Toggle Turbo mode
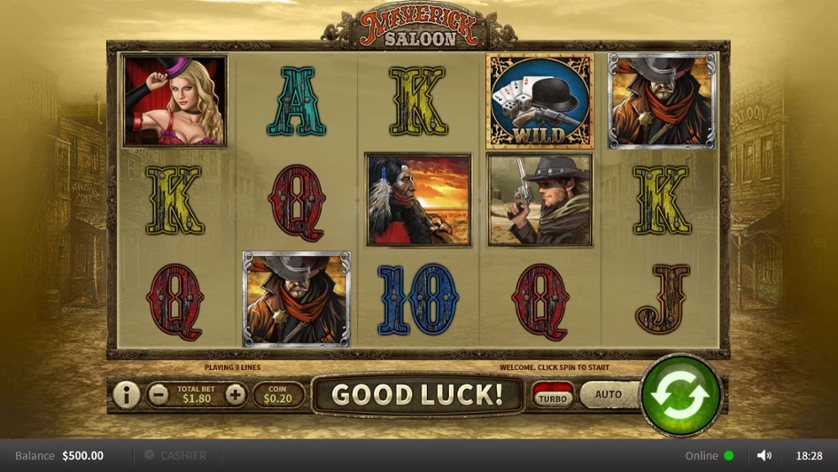The height and width of the screenshot is (472, 838). click(552, 394)
